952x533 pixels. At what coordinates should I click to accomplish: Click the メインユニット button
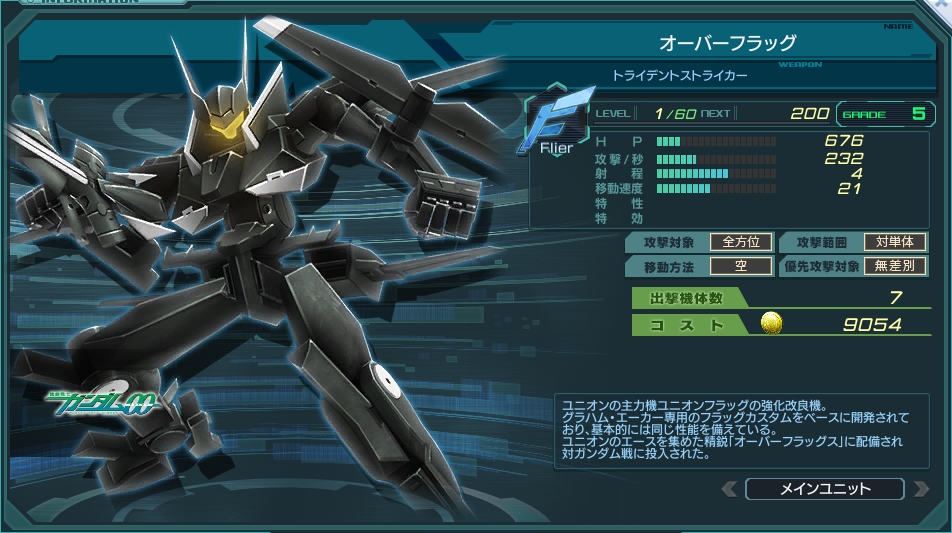tap(824, 489)
